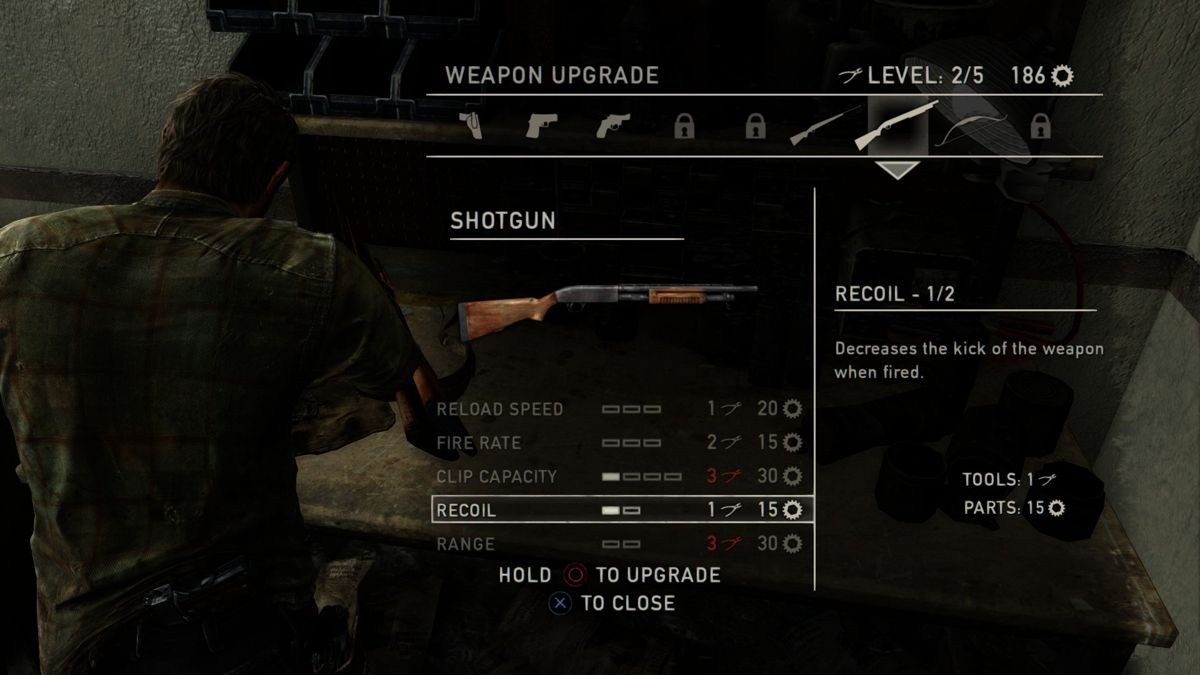Switch to the holster weapon tab
The image size is (1200, 675).
tap(470, 126)
